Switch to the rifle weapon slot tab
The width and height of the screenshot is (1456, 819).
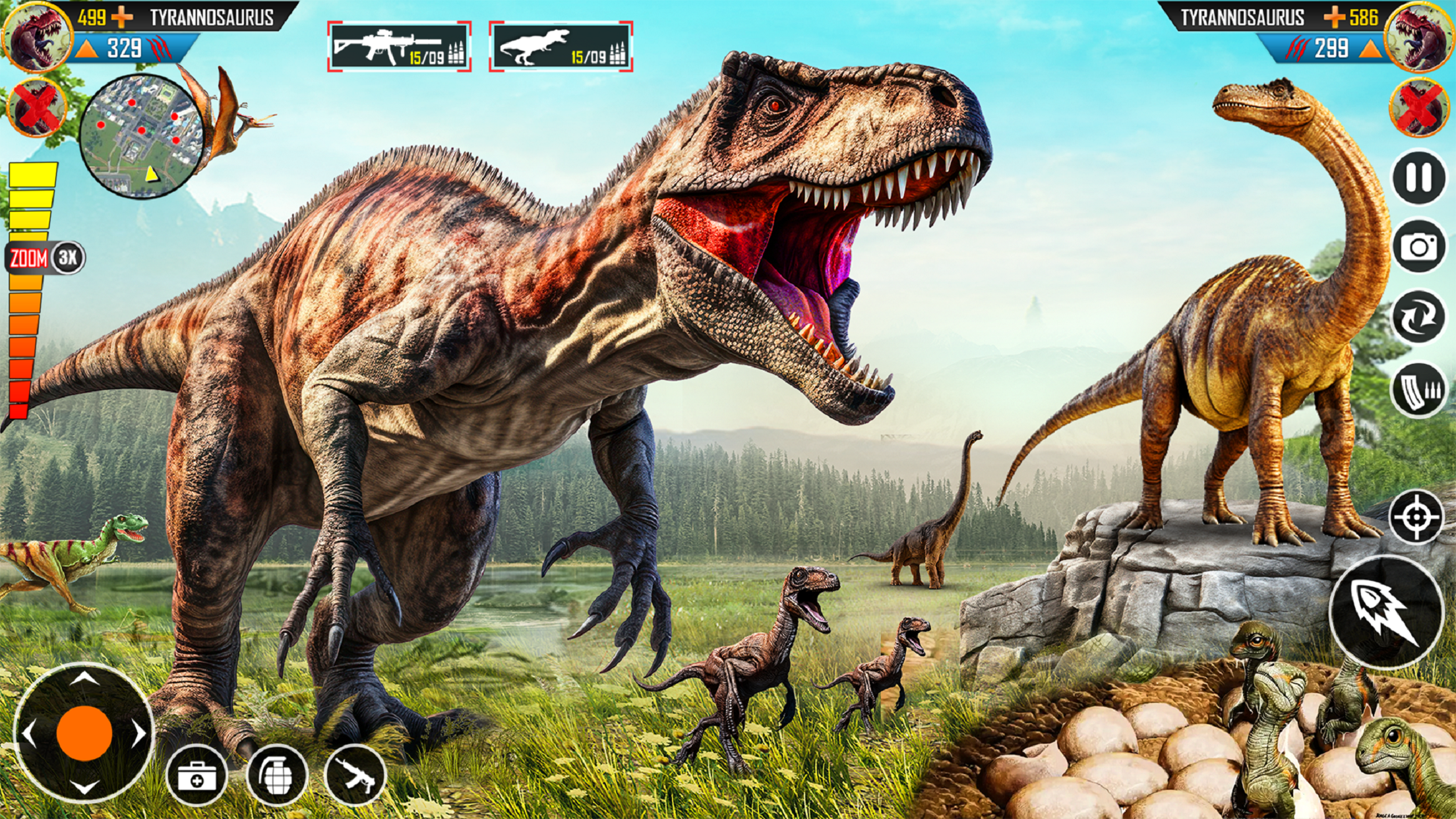[x=396, y=45]
